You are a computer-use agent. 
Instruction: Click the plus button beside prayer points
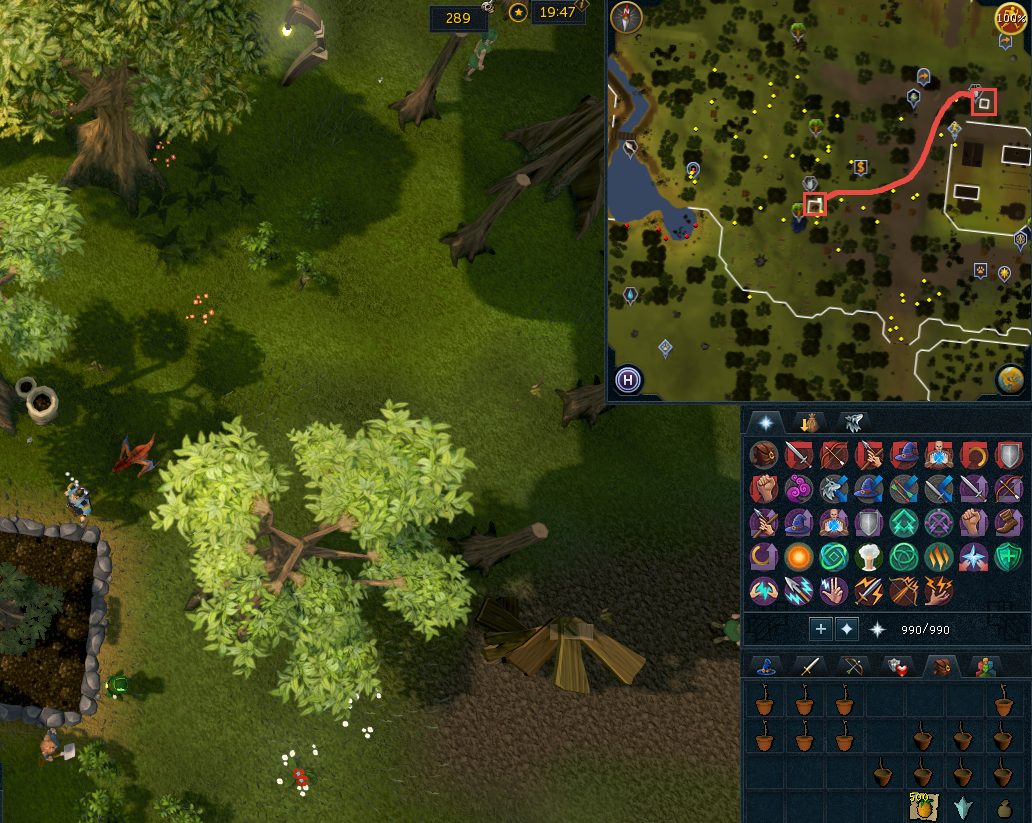pos(820,629)
